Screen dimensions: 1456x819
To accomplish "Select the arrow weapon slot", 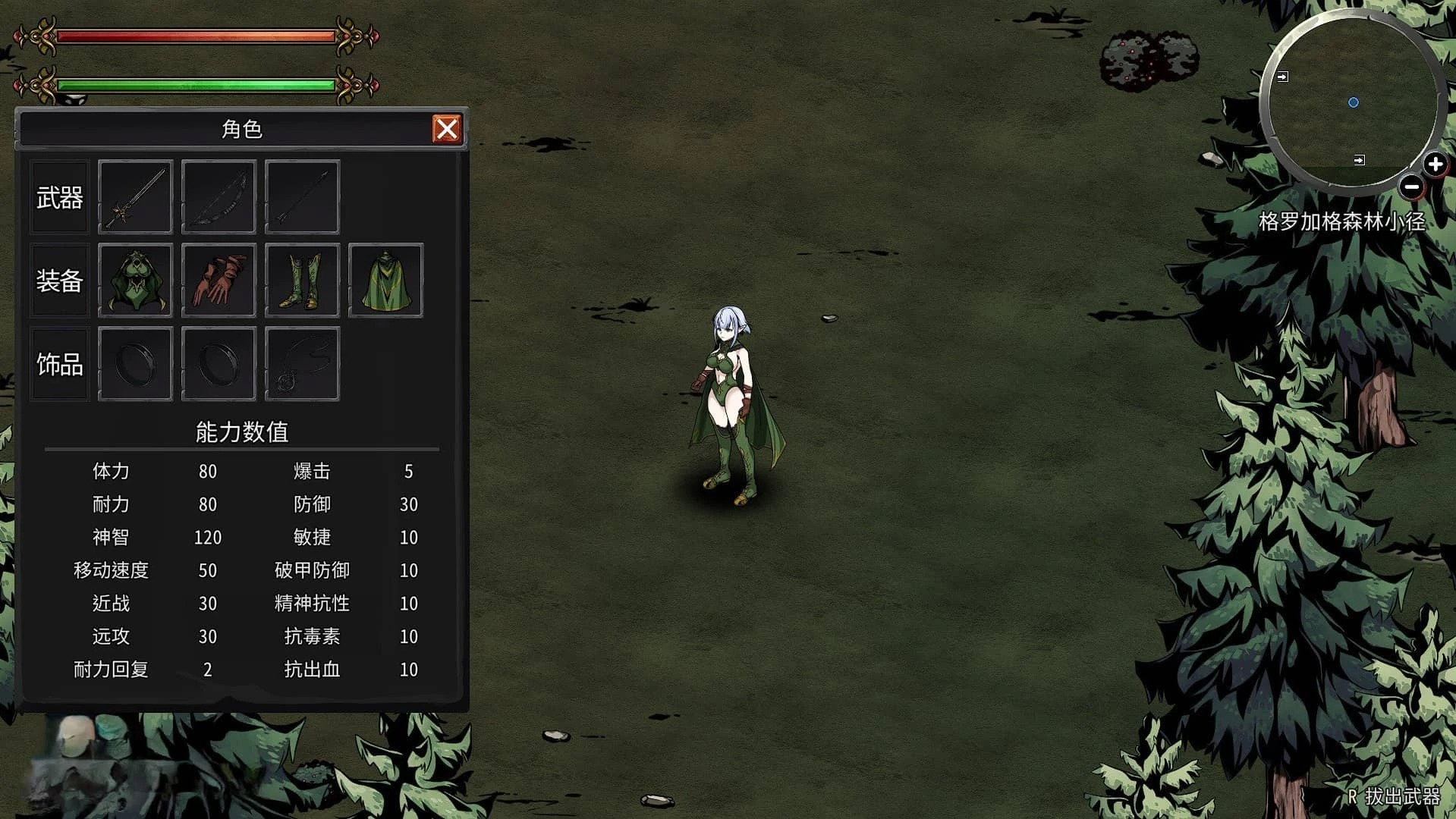I will [x=302, y=197].
